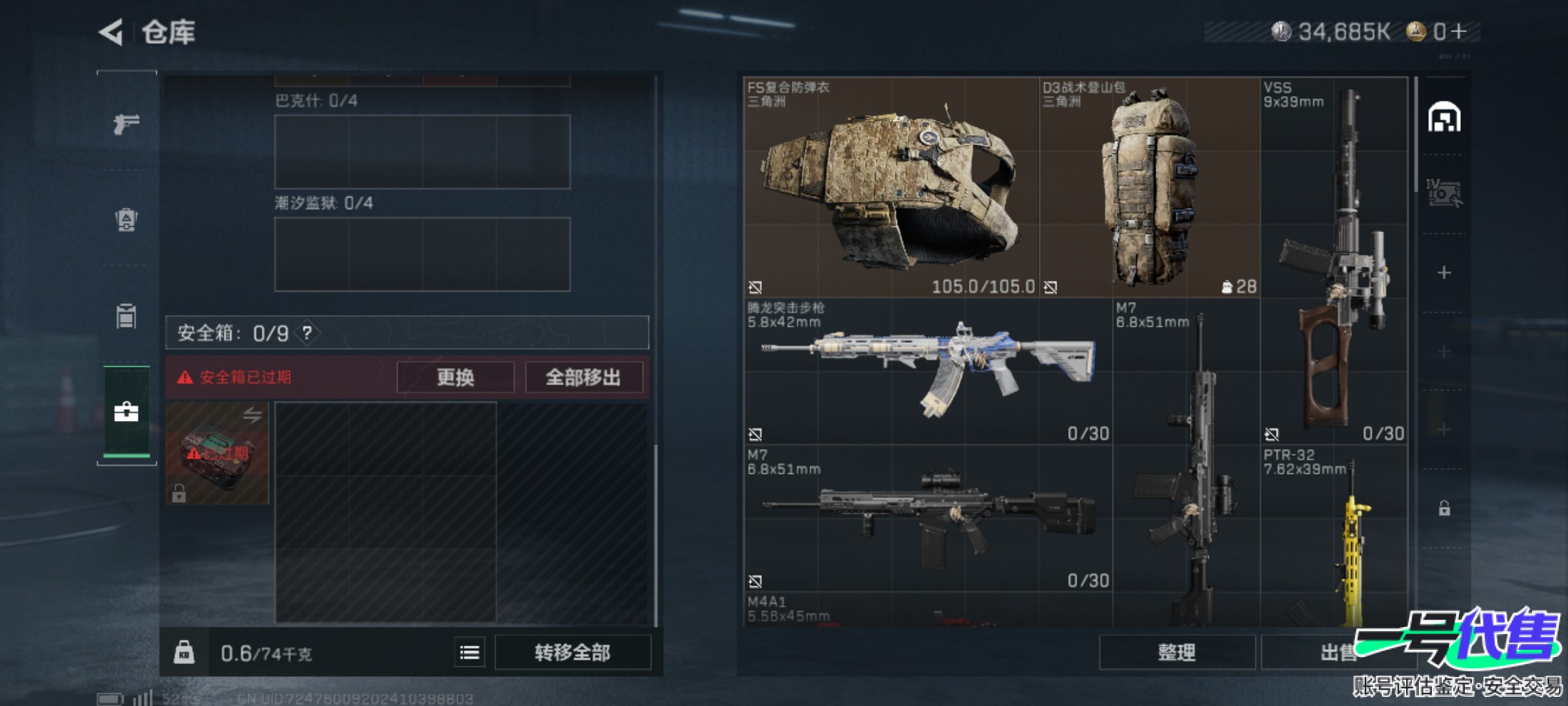
Task: Select the horizontal M7 6.8x51mm rifle
Action: pos(928,518)
